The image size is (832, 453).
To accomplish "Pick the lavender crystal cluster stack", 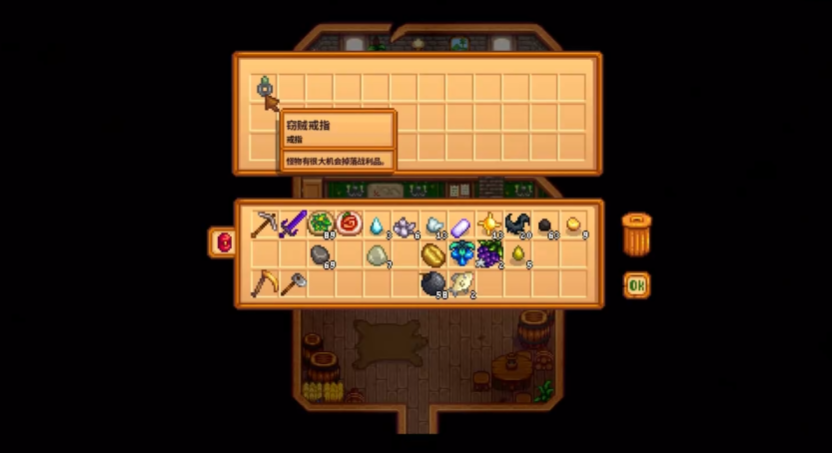I will tap(405, 225).
